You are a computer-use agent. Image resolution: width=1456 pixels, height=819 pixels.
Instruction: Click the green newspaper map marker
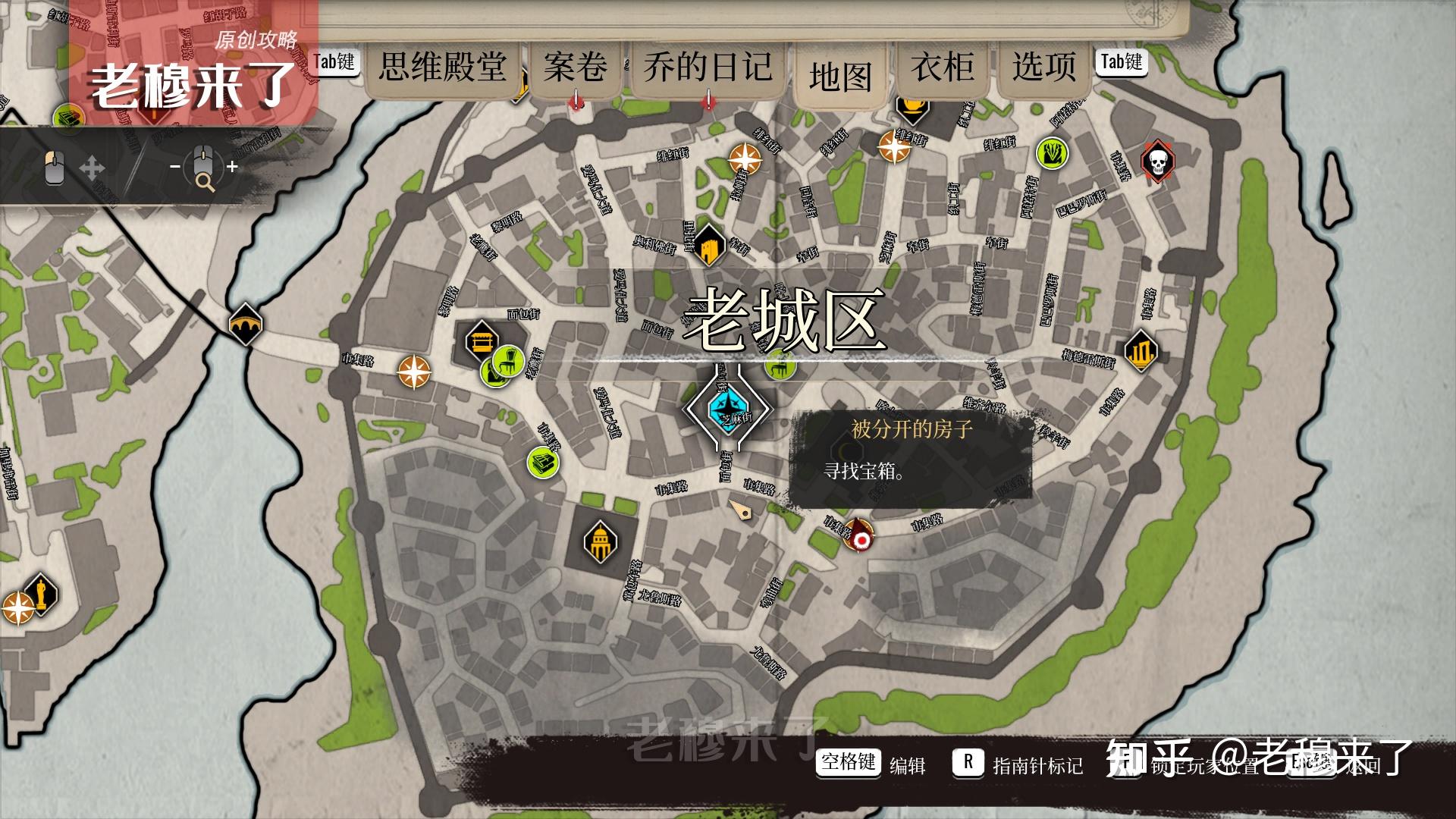tap(543, 462)
